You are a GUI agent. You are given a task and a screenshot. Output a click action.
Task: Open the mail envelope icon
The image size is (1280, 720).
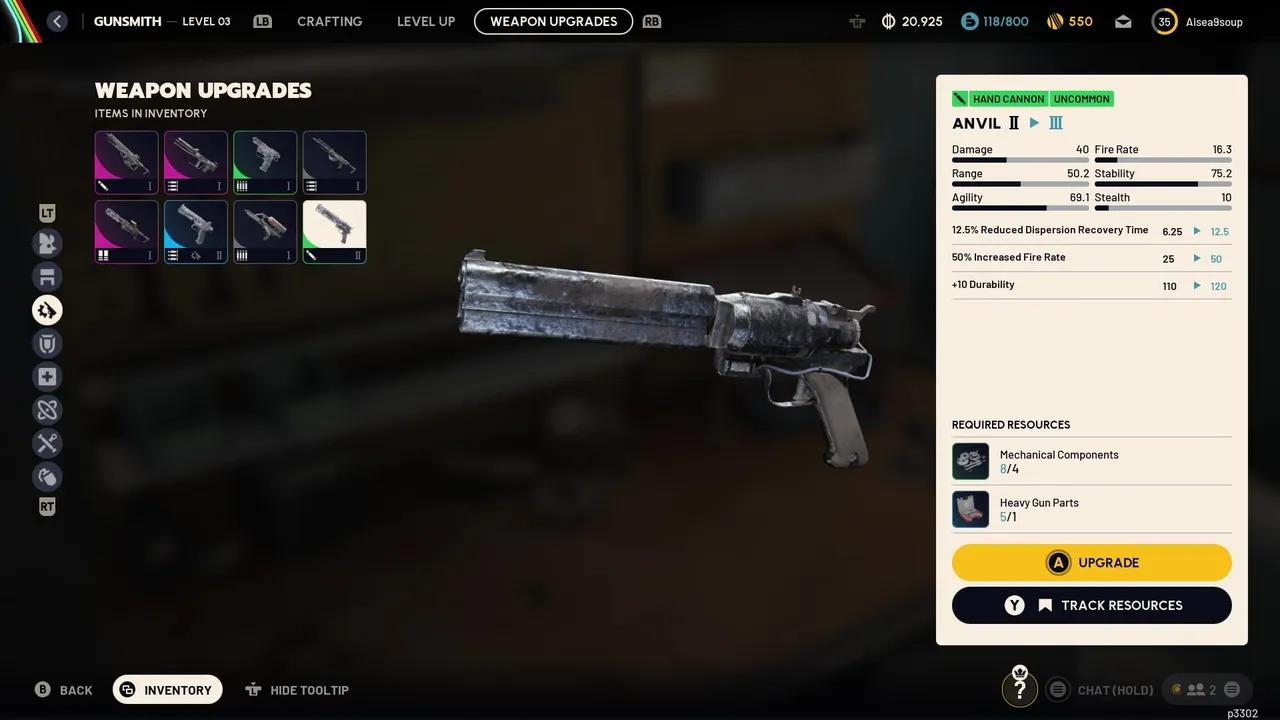click(x=1123, y=21)
